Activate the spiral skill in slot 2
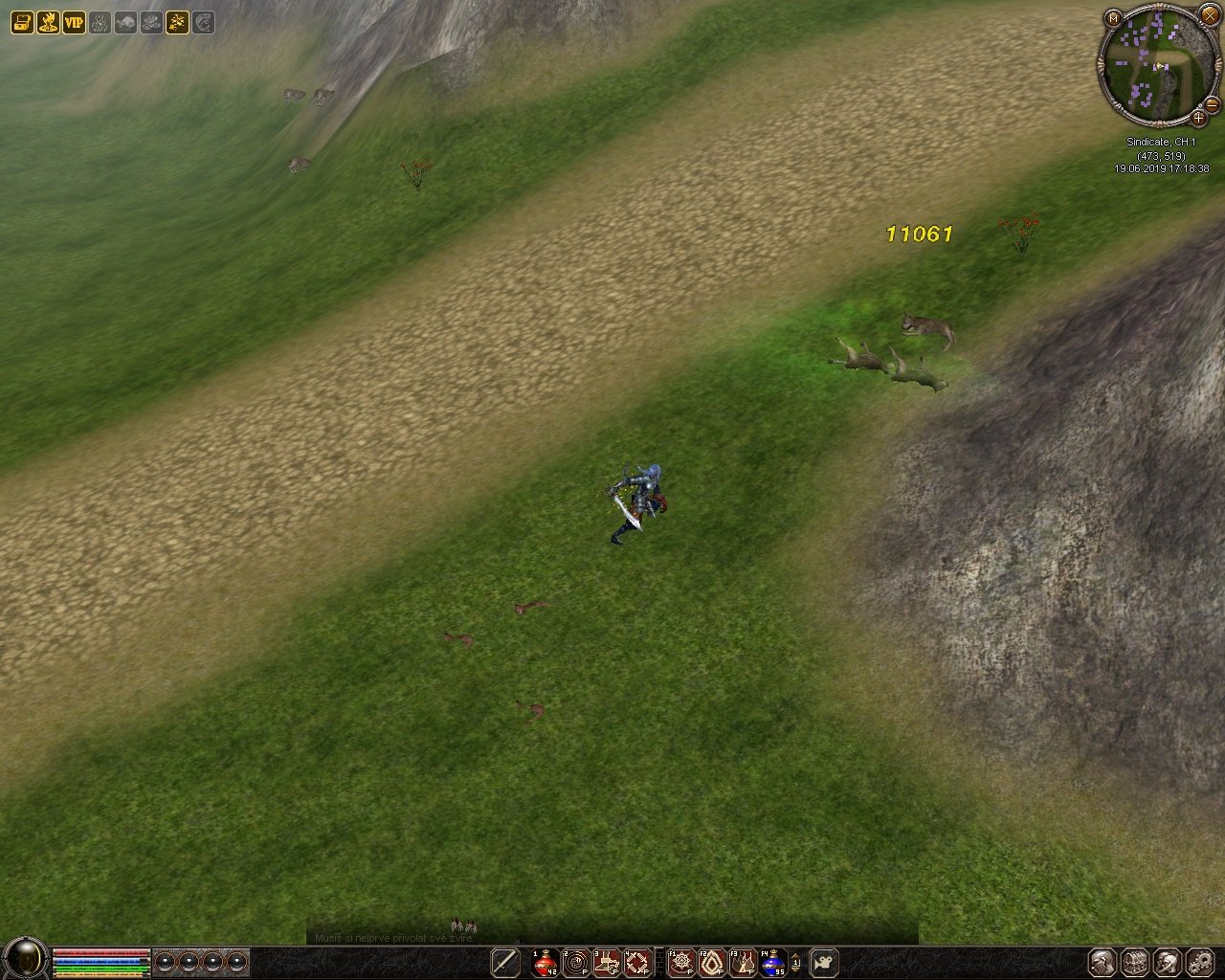This screenshot has width=1225, height=980. pyautogui.click(x=576, y=962)
